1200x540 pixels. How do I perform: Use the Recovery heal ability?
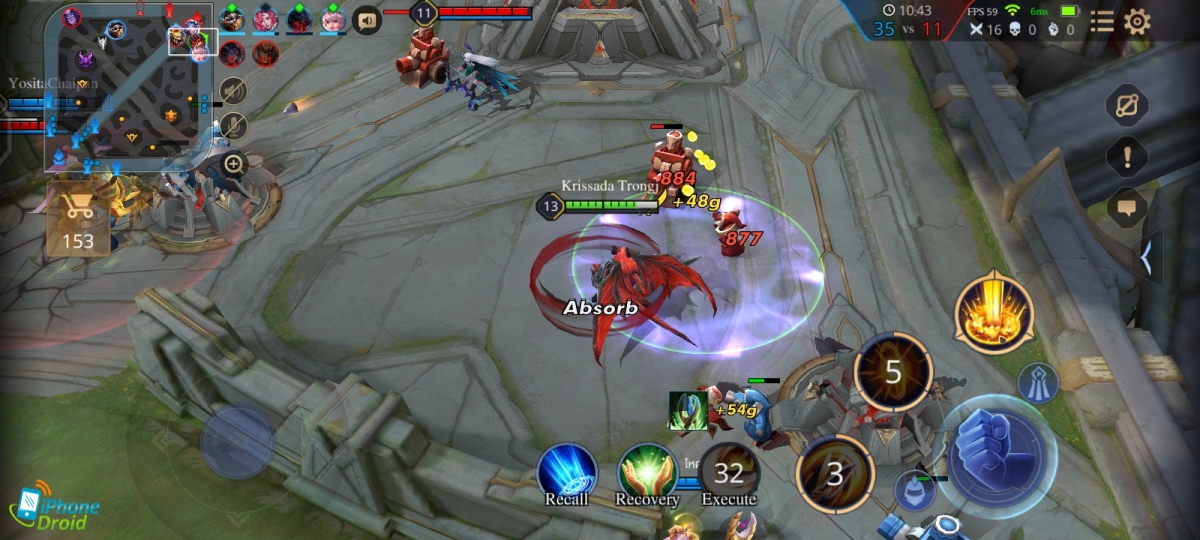coord(648,474)
